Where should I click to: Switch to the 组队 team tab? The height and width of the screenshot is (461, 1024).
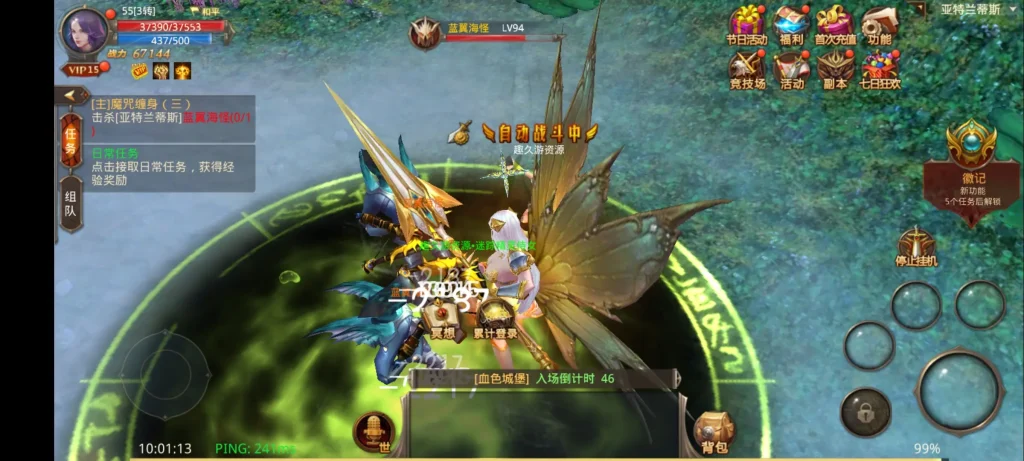click(70, 203)
